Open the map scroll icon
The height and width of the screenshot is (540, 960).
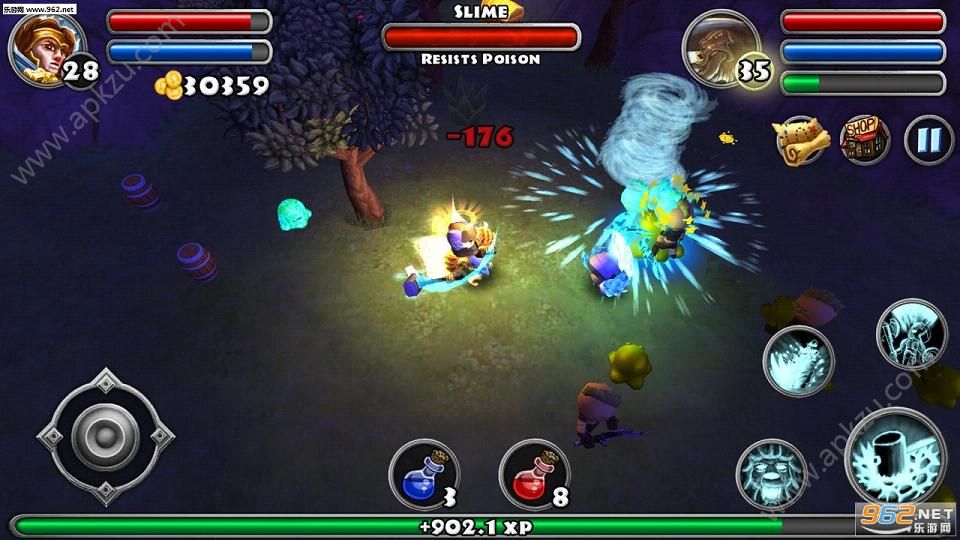[x=802, y=141]
